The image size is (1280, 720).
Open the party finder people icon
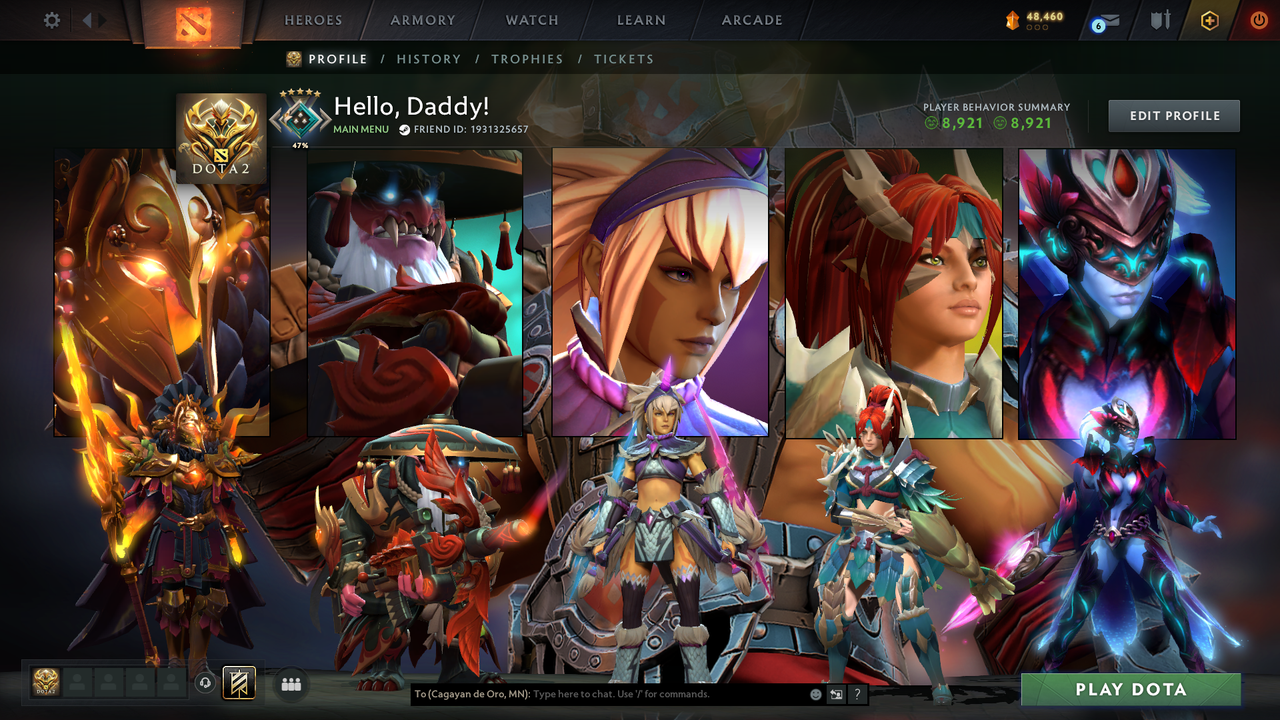click(x=289, y=683)
